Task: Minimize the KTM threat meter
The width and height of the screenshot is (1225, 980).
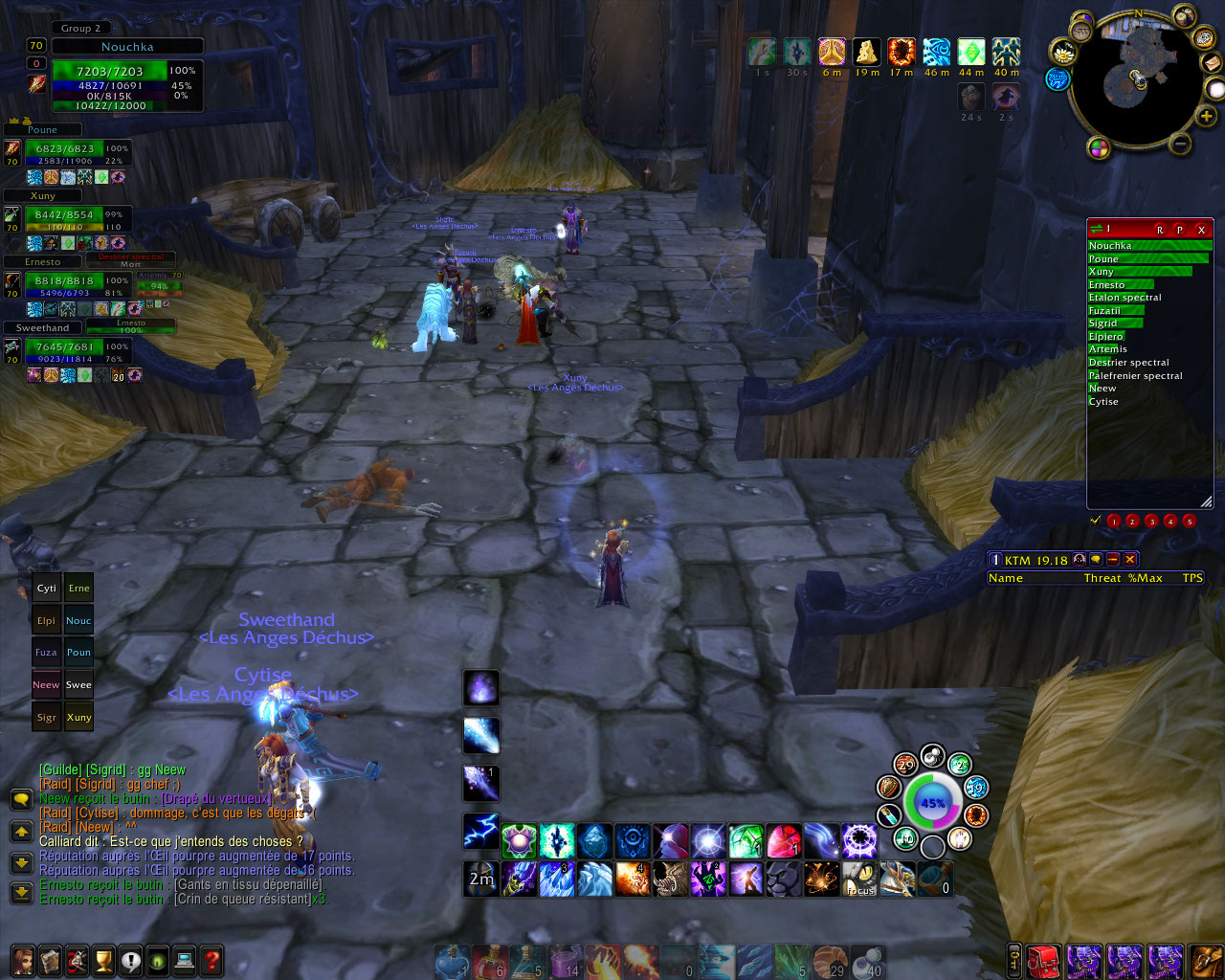Action: (1113, 560)
